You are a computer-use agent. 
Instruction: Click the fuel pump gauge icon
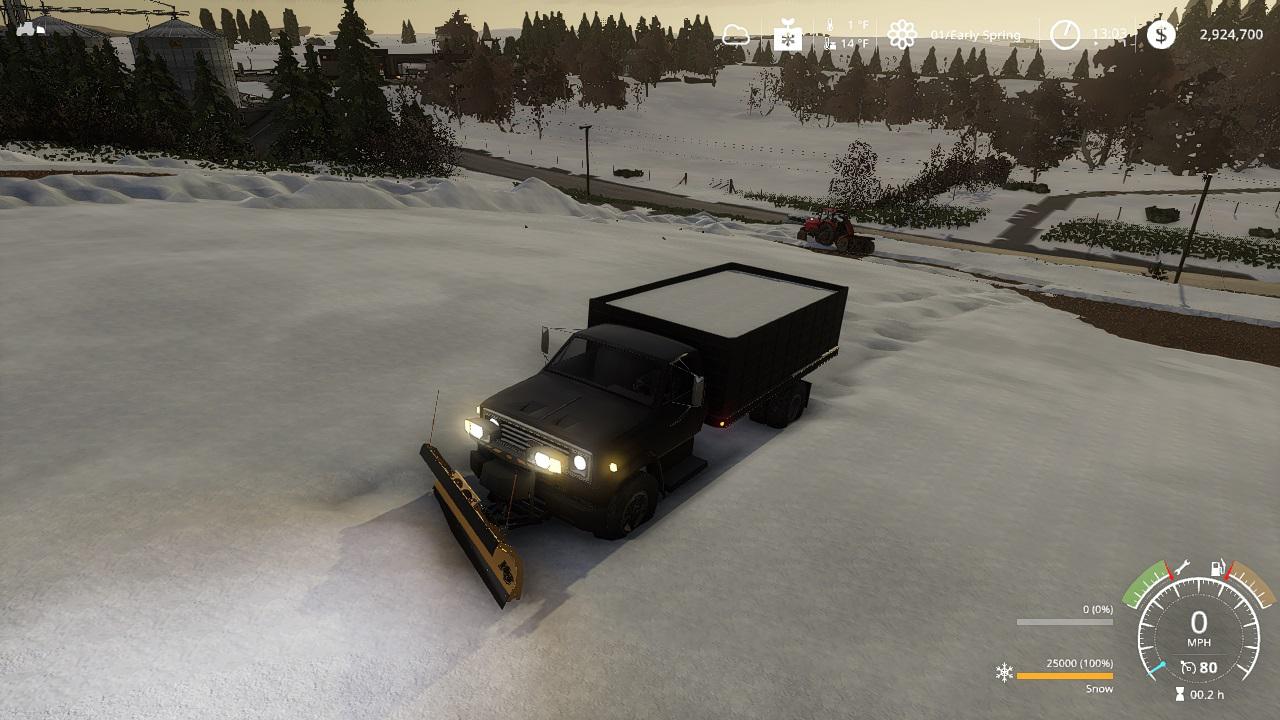point(1219,568)
